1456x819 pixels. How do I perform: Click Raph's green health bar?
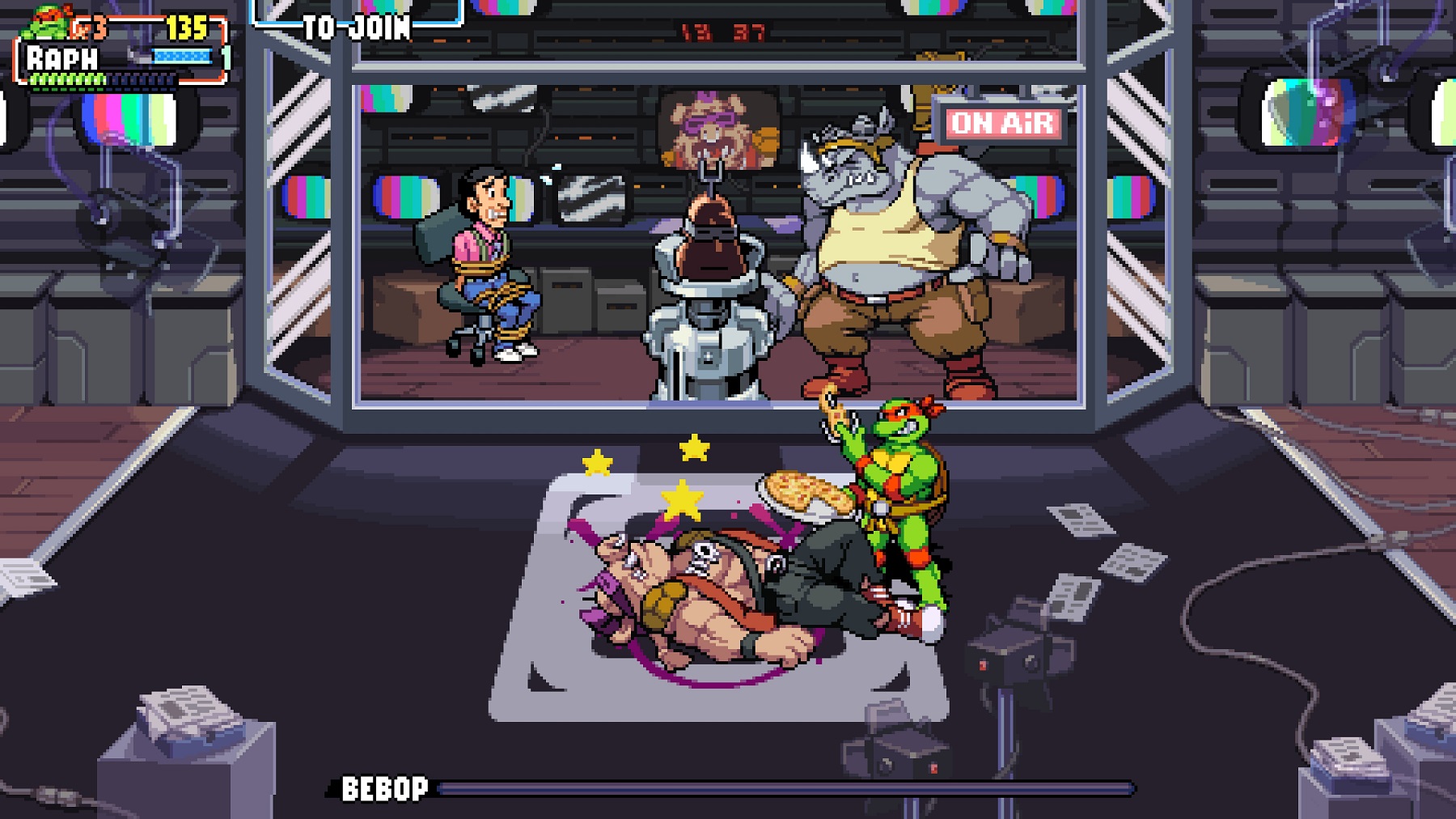coord(69,79)
